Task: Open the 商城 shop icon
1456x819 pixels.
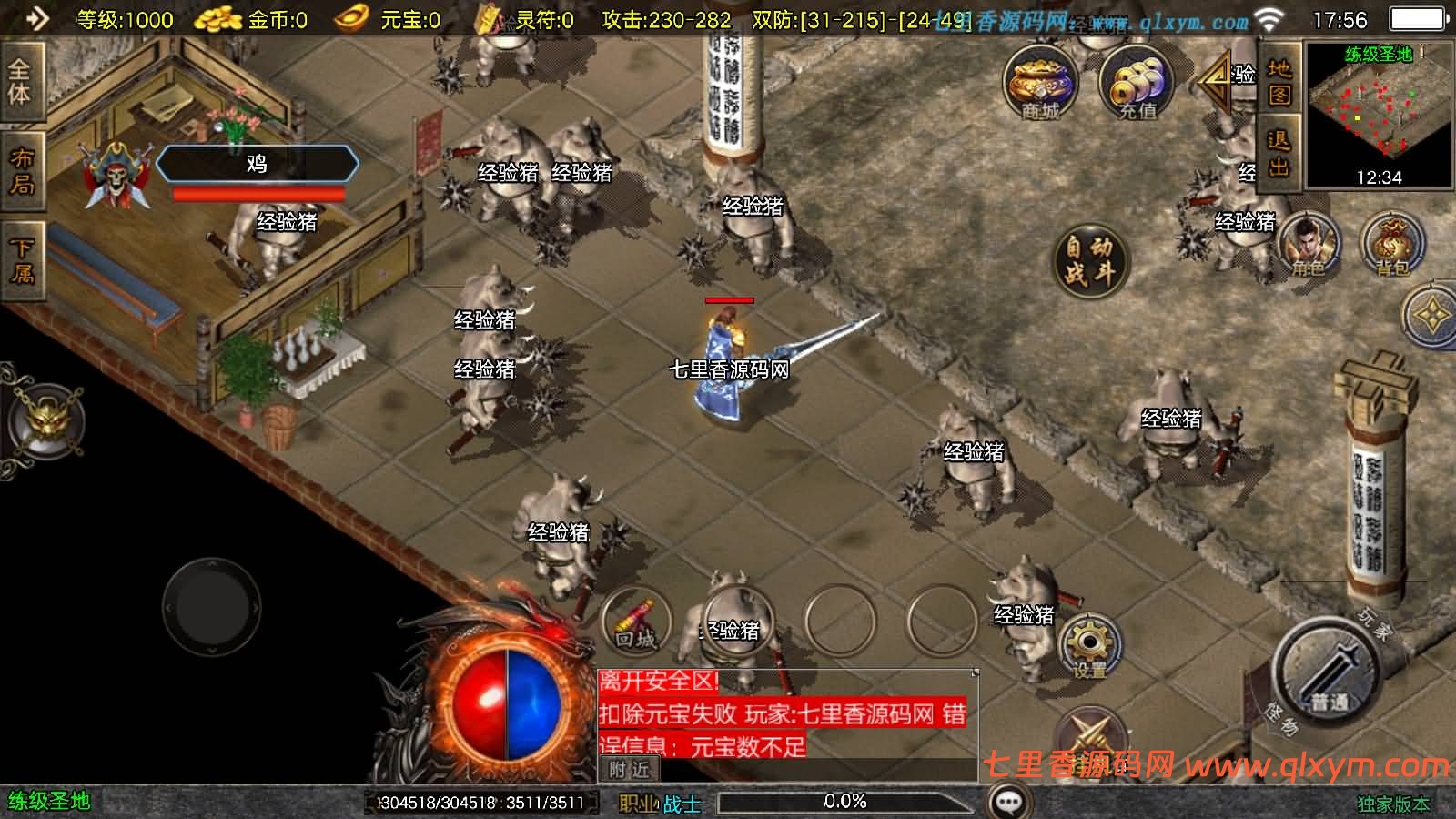Action: pyautogui.click(x=1040, y=86)
